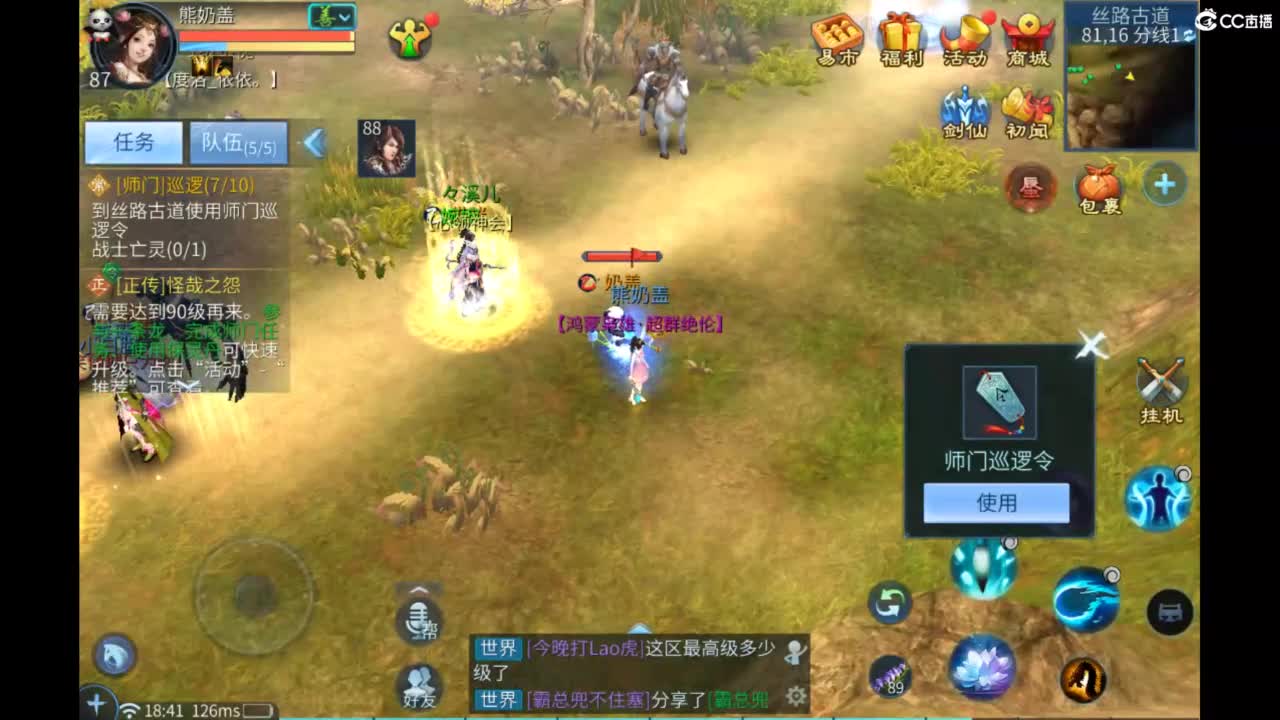Collapse the quest panel with the blue arrow
This screenshot has width=1280, height=720.
315,142
